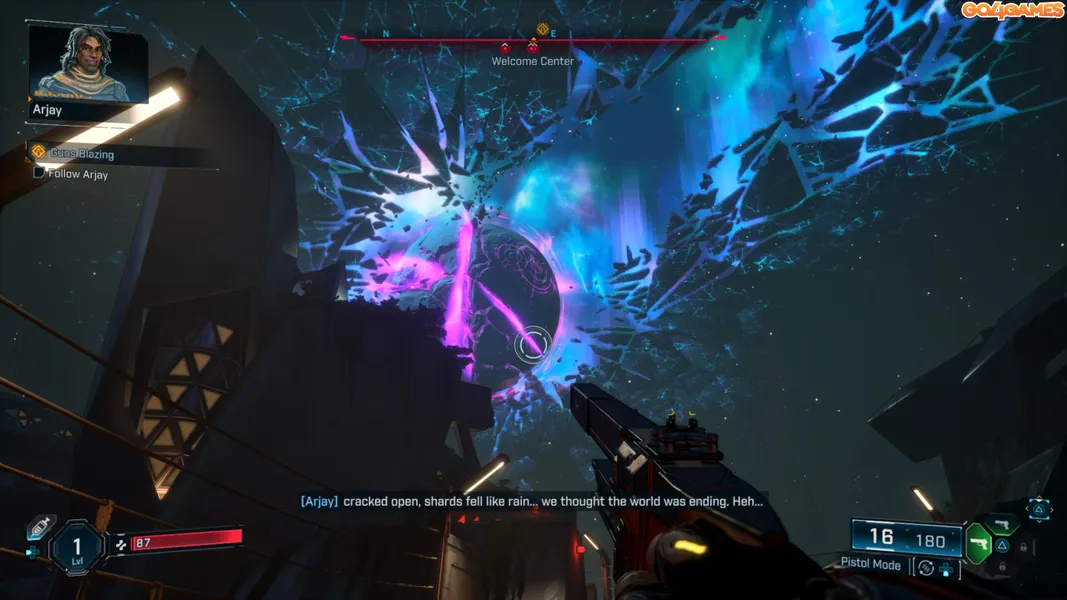Click the GO4GAMES watermark logo
Image resolution: width=1067 pixels, height=600 pixels.
tap(1012, 10)
